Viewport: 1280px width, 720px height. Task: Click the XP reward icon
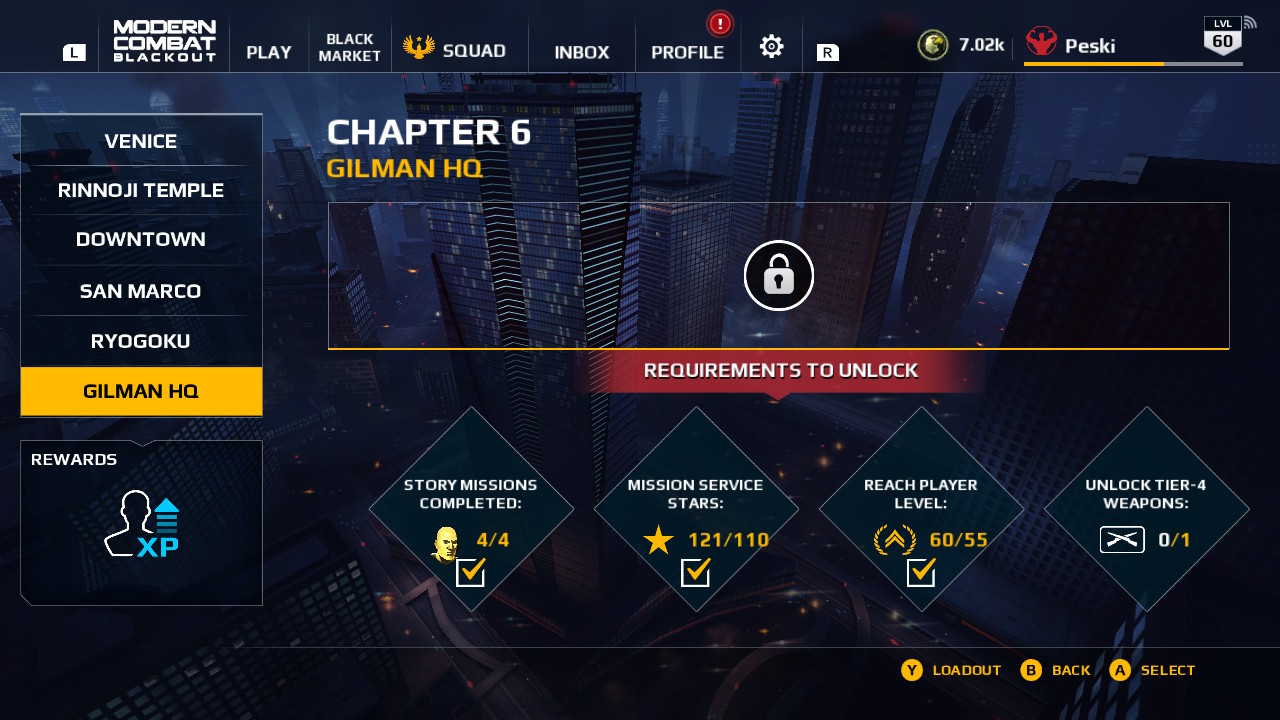[x=142, y=524]
